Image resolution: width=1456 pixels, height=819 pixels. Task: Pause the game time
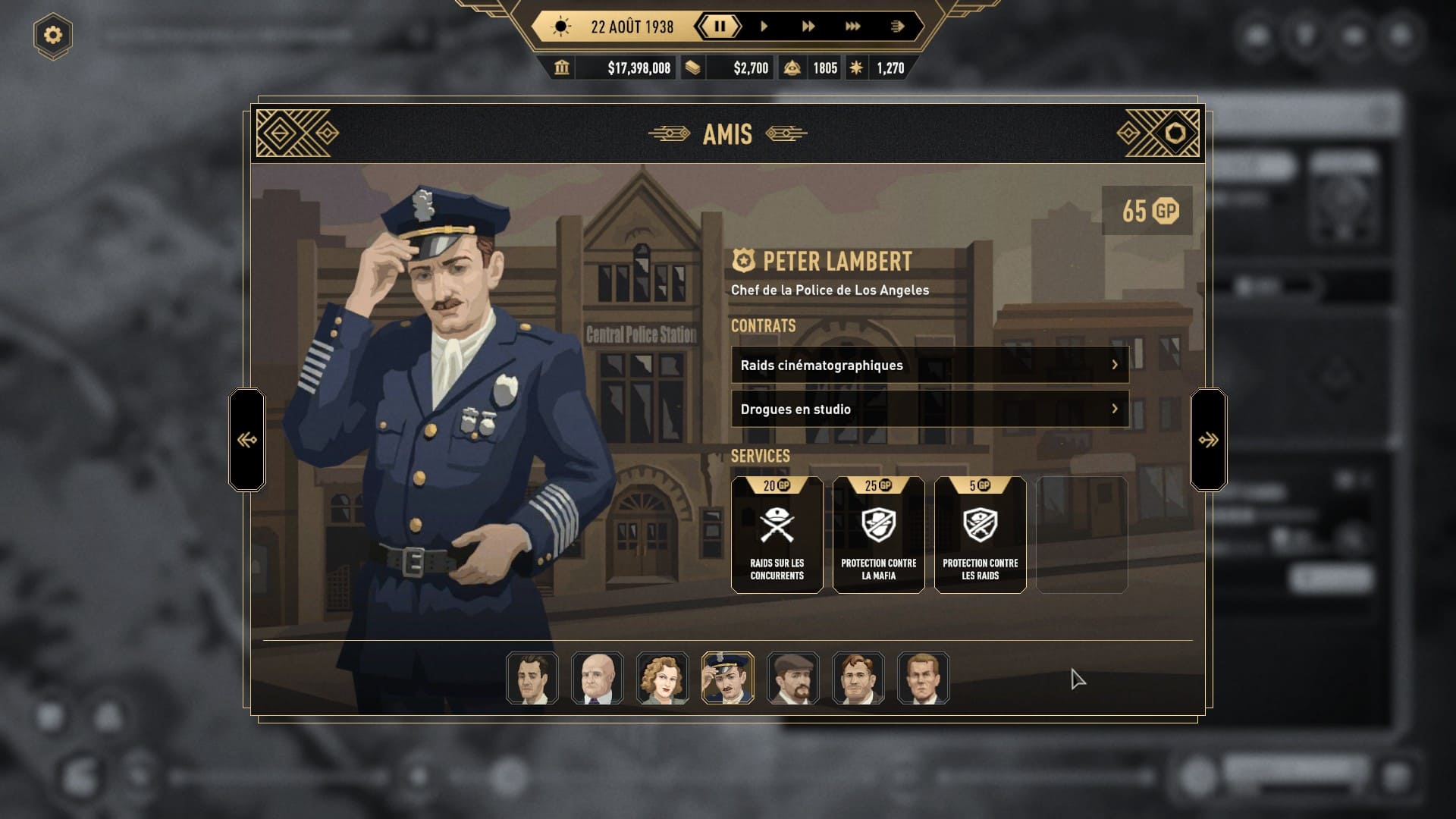(x=720, y=27)
